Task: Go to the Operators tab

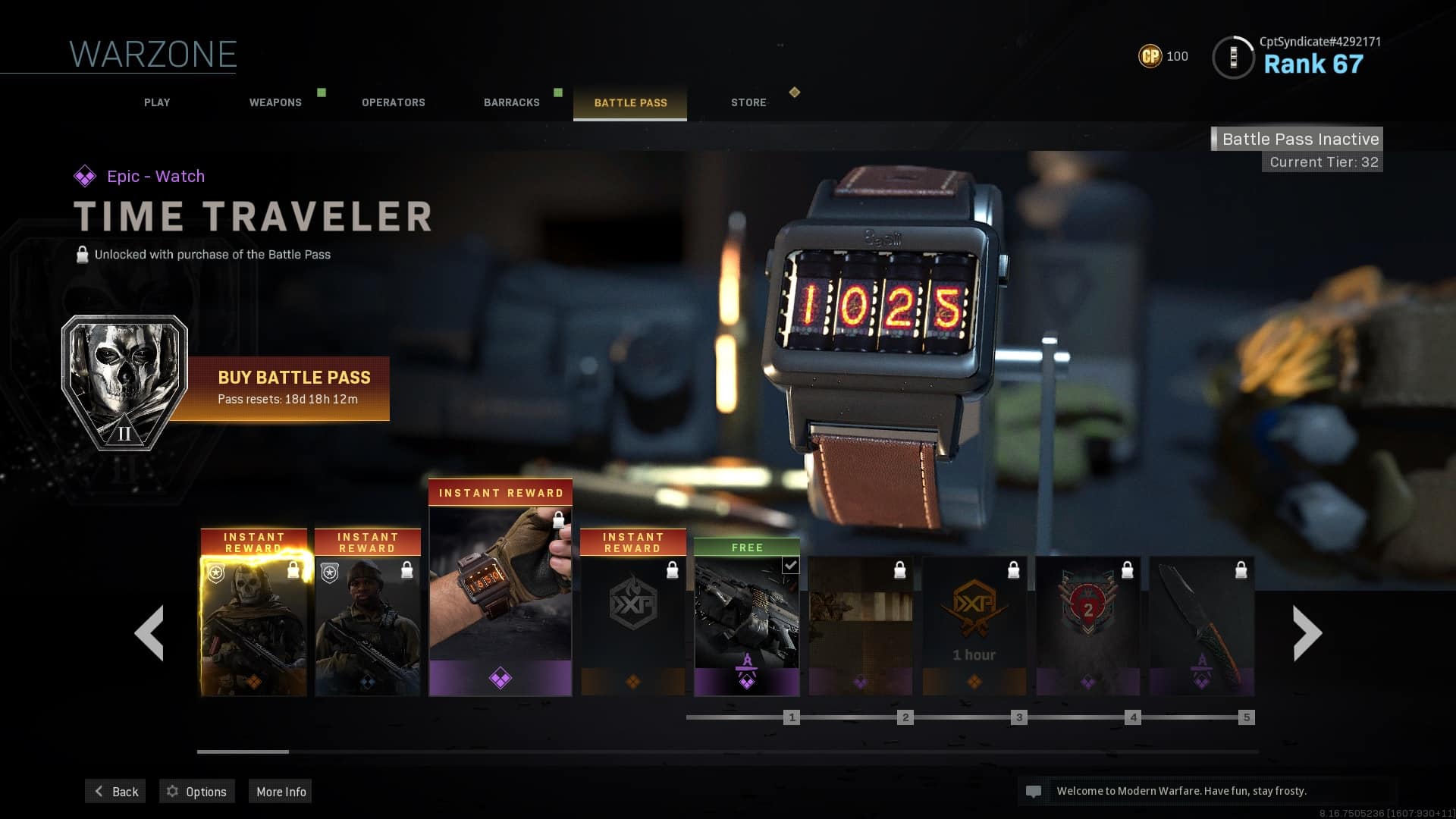Action: pos(393,102)
